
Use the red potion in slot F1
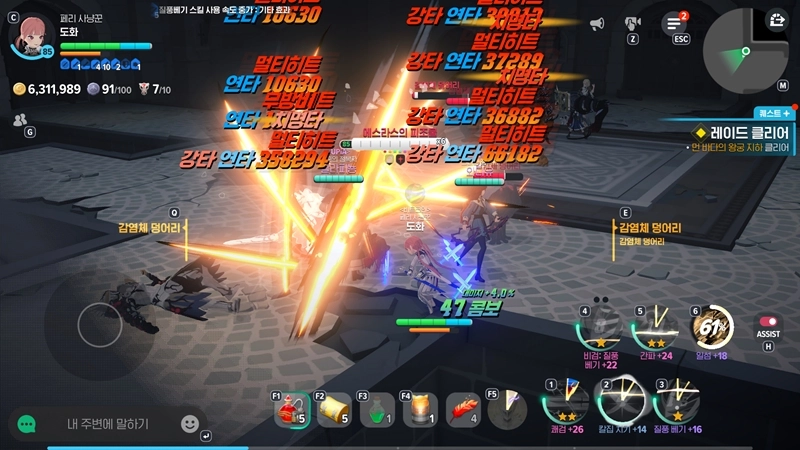pyautogui.click(x=291, y=408)
